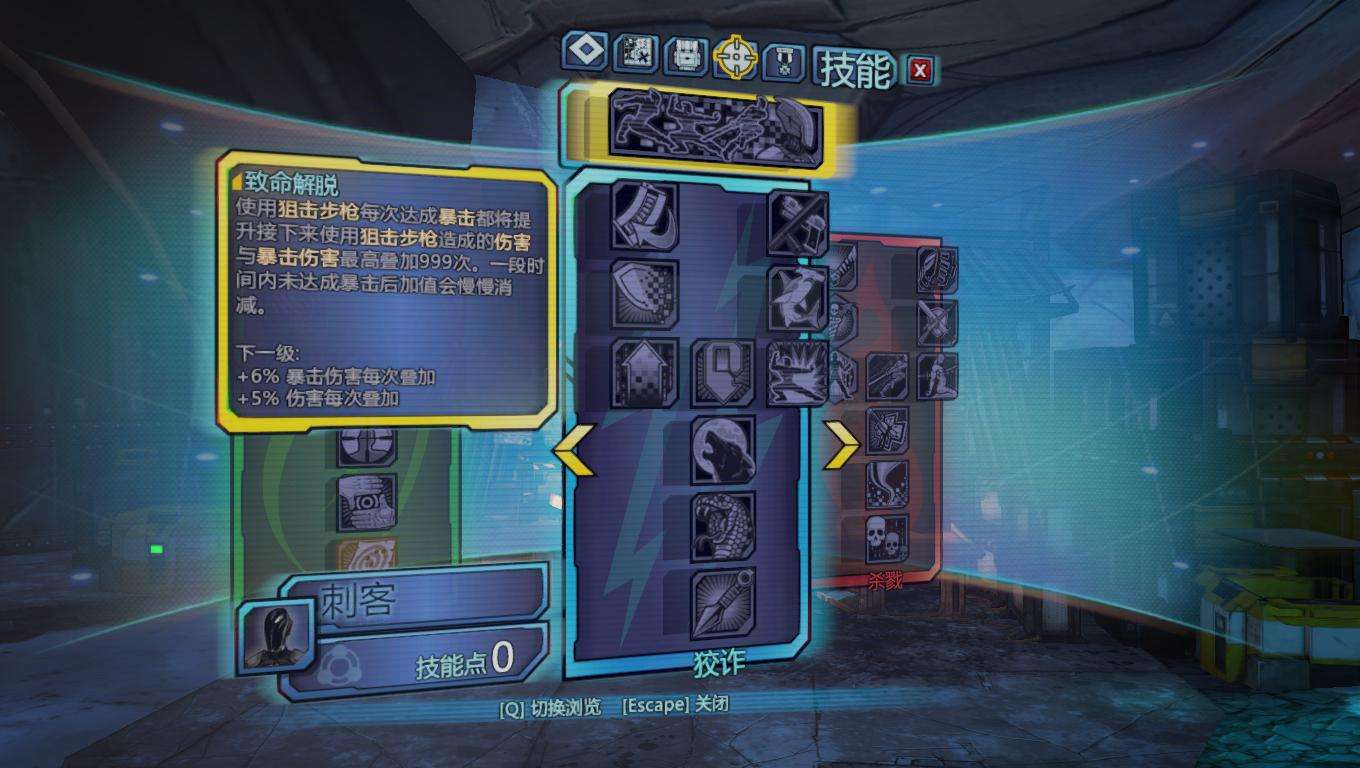Choose the snake head skill icon

point(722,526)
